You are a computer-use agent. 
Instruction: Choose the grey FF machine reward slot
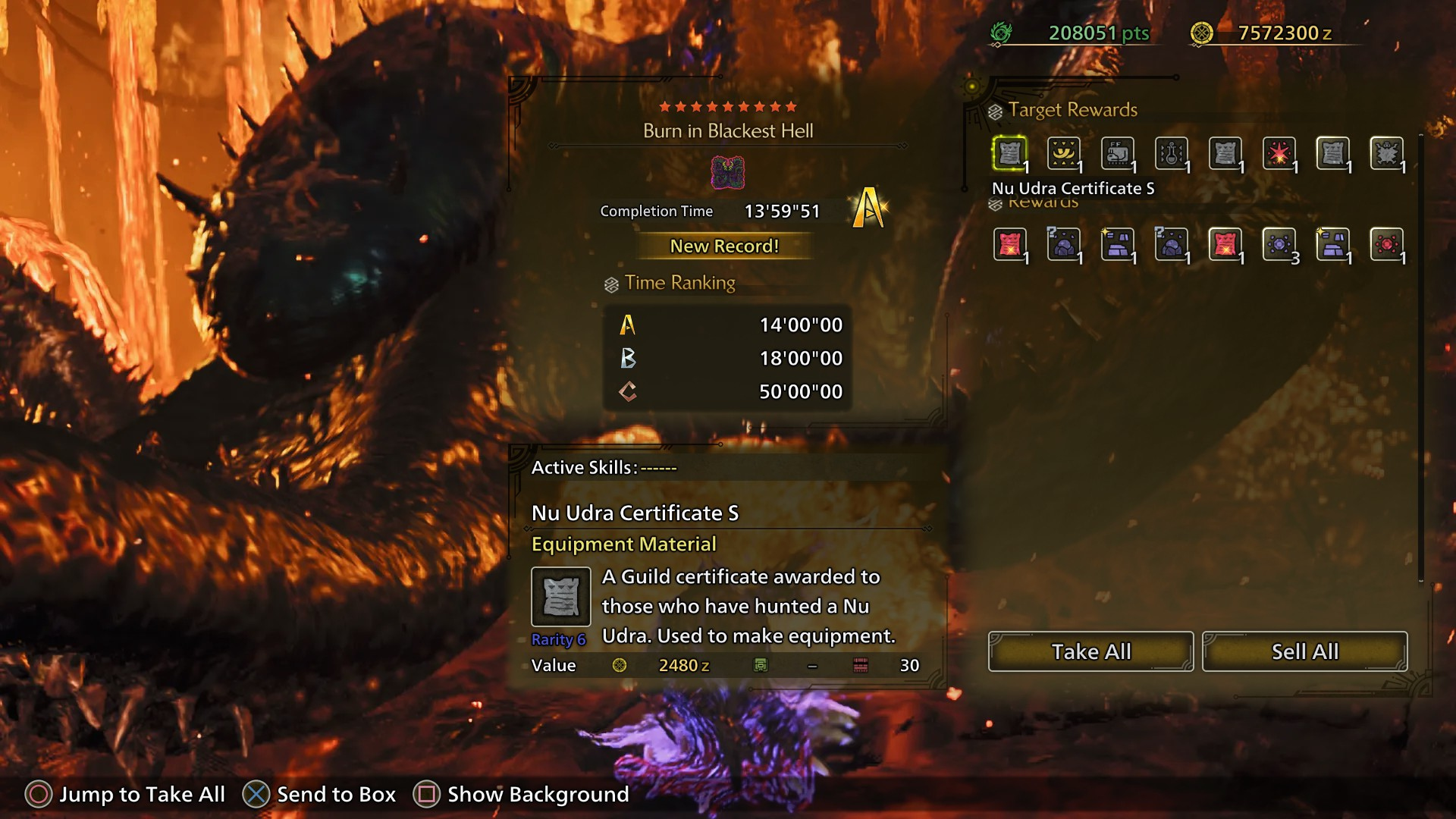coord(1117,154)
